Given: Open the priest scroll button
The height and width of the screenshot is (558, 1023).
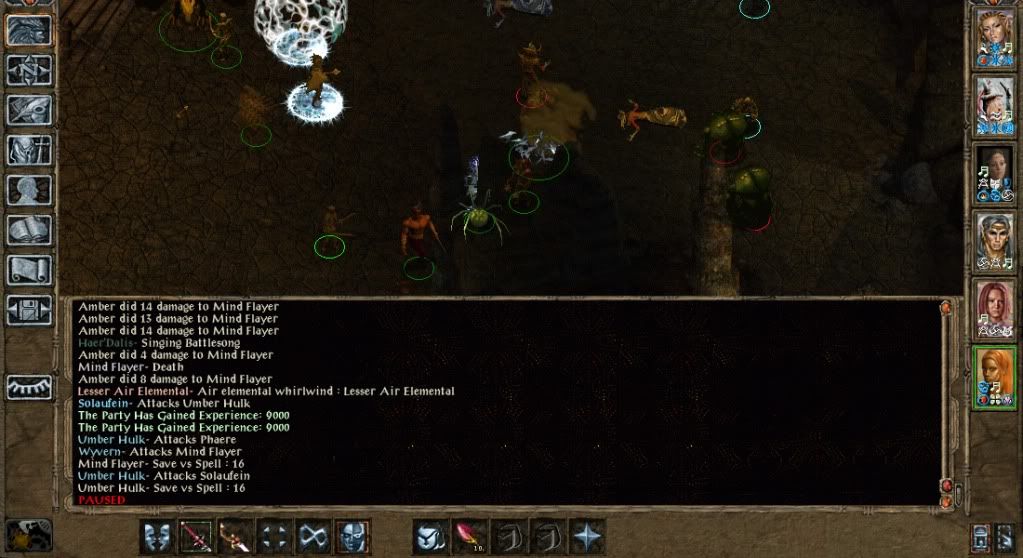Looking at the screenshot, I should (x=29, y=270).
